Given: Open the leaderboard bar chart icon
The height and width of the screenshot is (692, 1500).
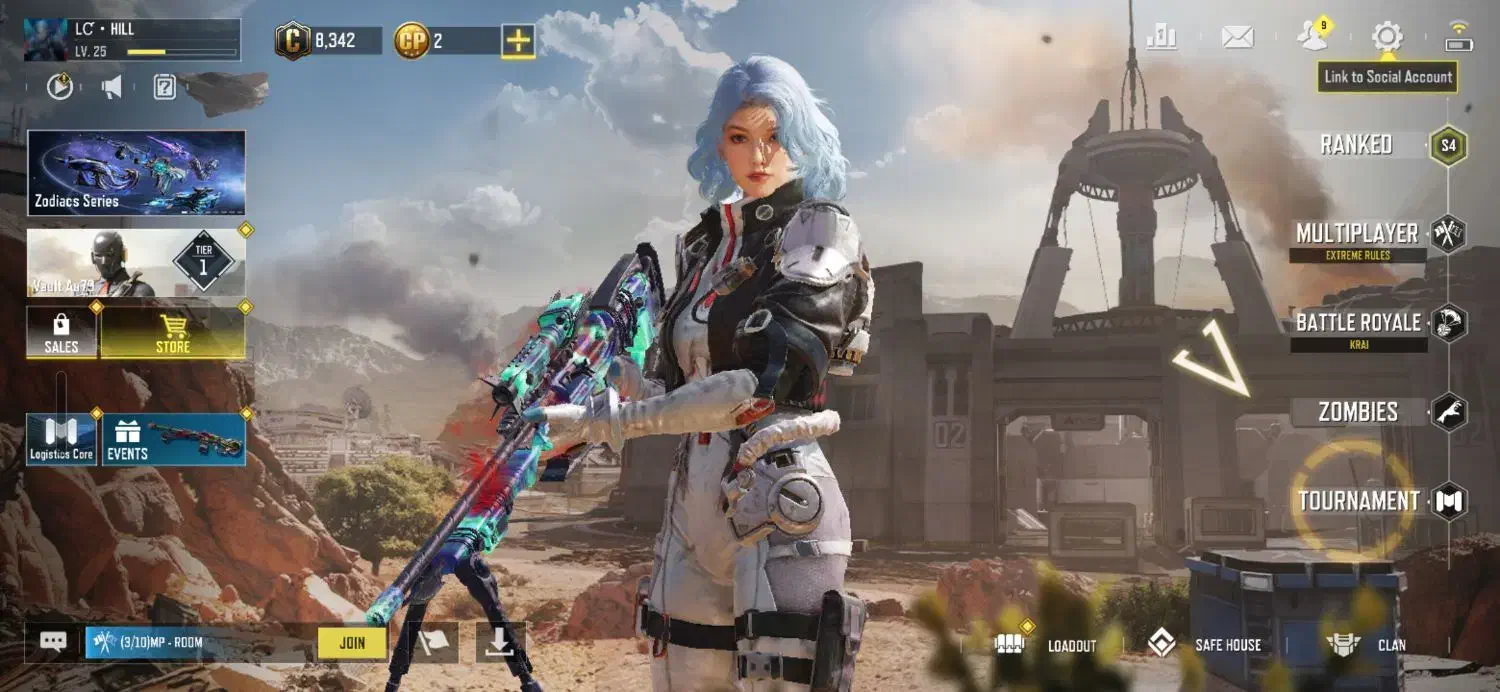Looking at the screenshot, I should pyautogui.click(x=1161, y=38).
